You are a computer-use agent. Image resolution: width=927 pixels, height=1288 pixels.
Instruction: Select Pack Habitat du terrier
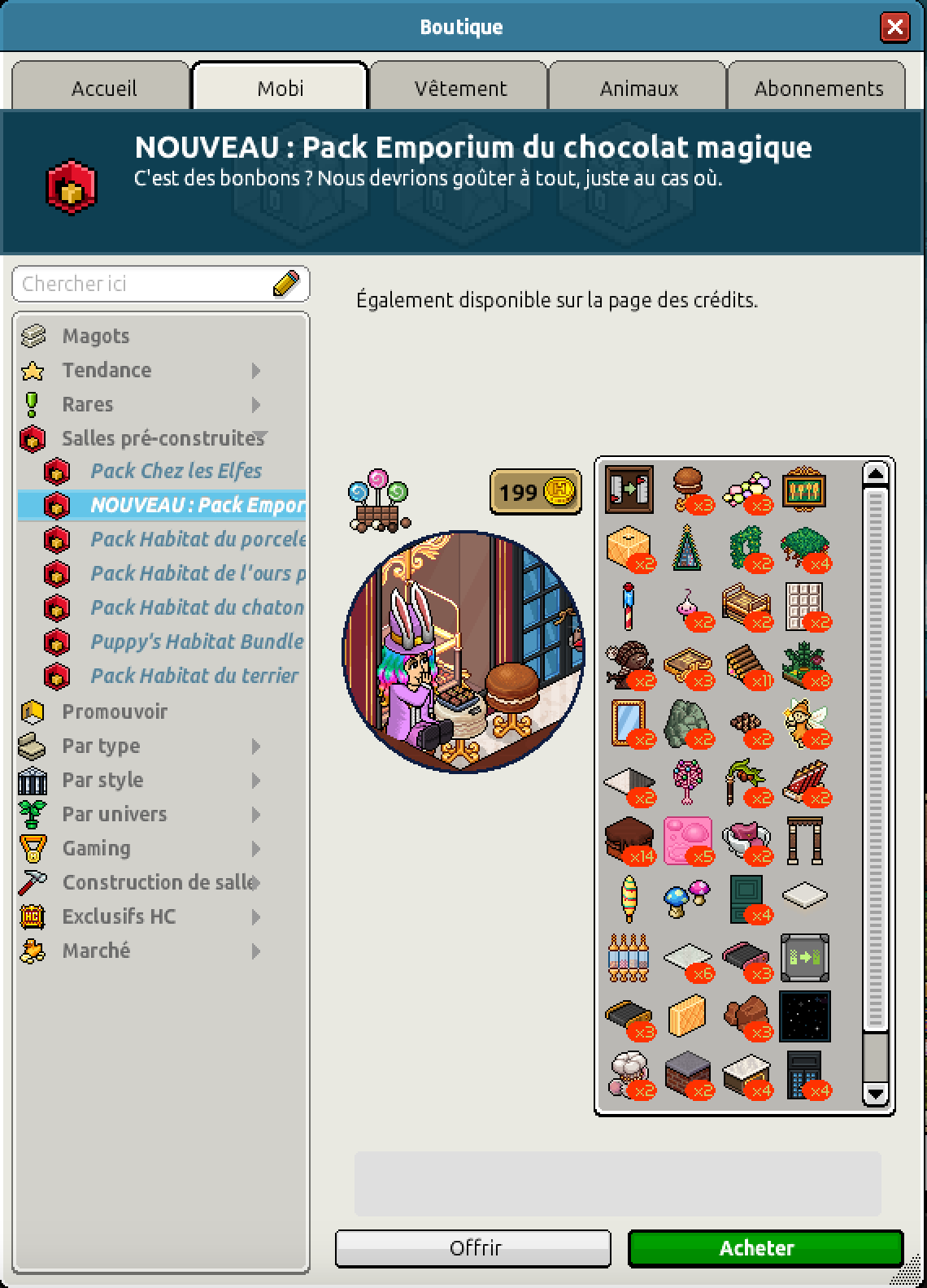[194, 676]
